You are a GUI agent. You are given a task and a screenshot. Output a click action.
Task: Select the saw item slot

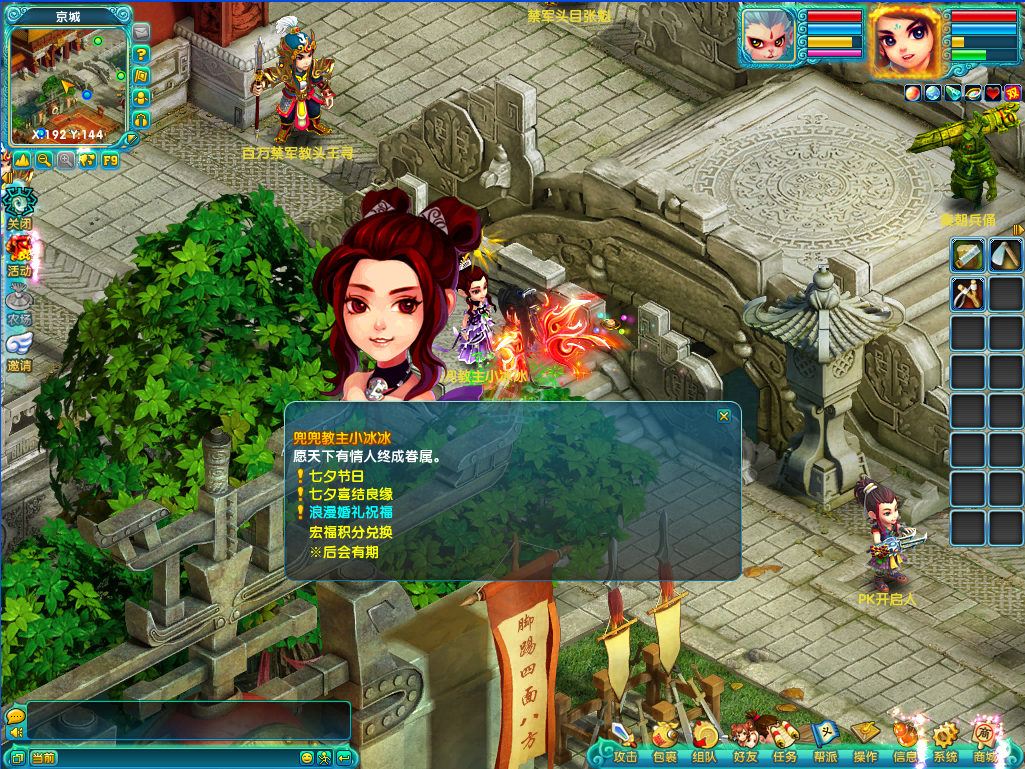967,256
